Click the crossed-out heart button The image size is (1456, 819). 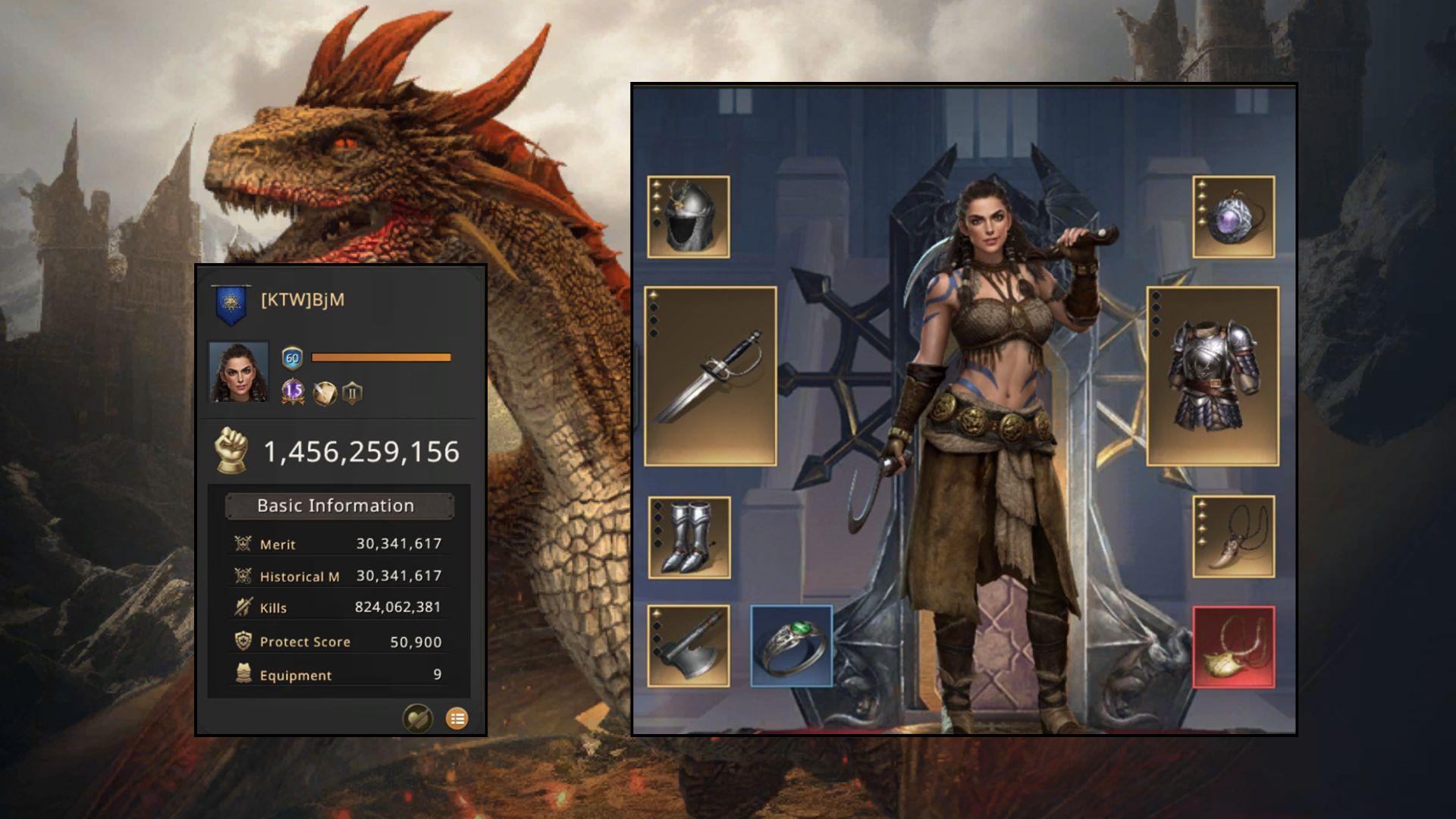tap(417, 718)
